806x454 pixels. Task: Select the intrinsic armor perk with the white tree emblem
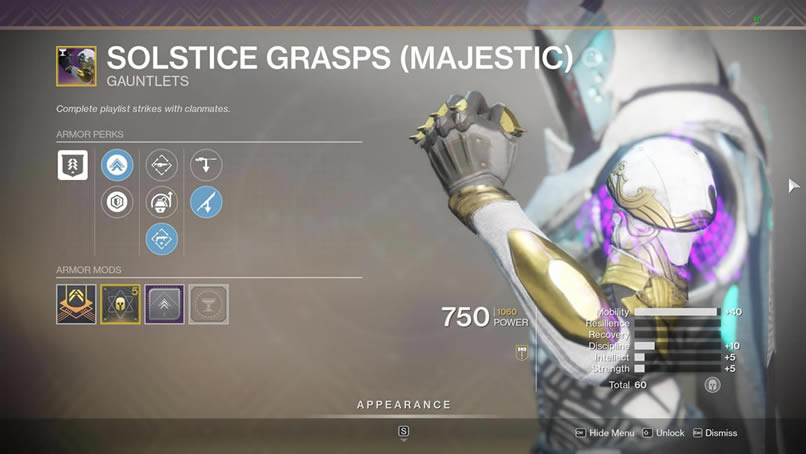[73, 165]
